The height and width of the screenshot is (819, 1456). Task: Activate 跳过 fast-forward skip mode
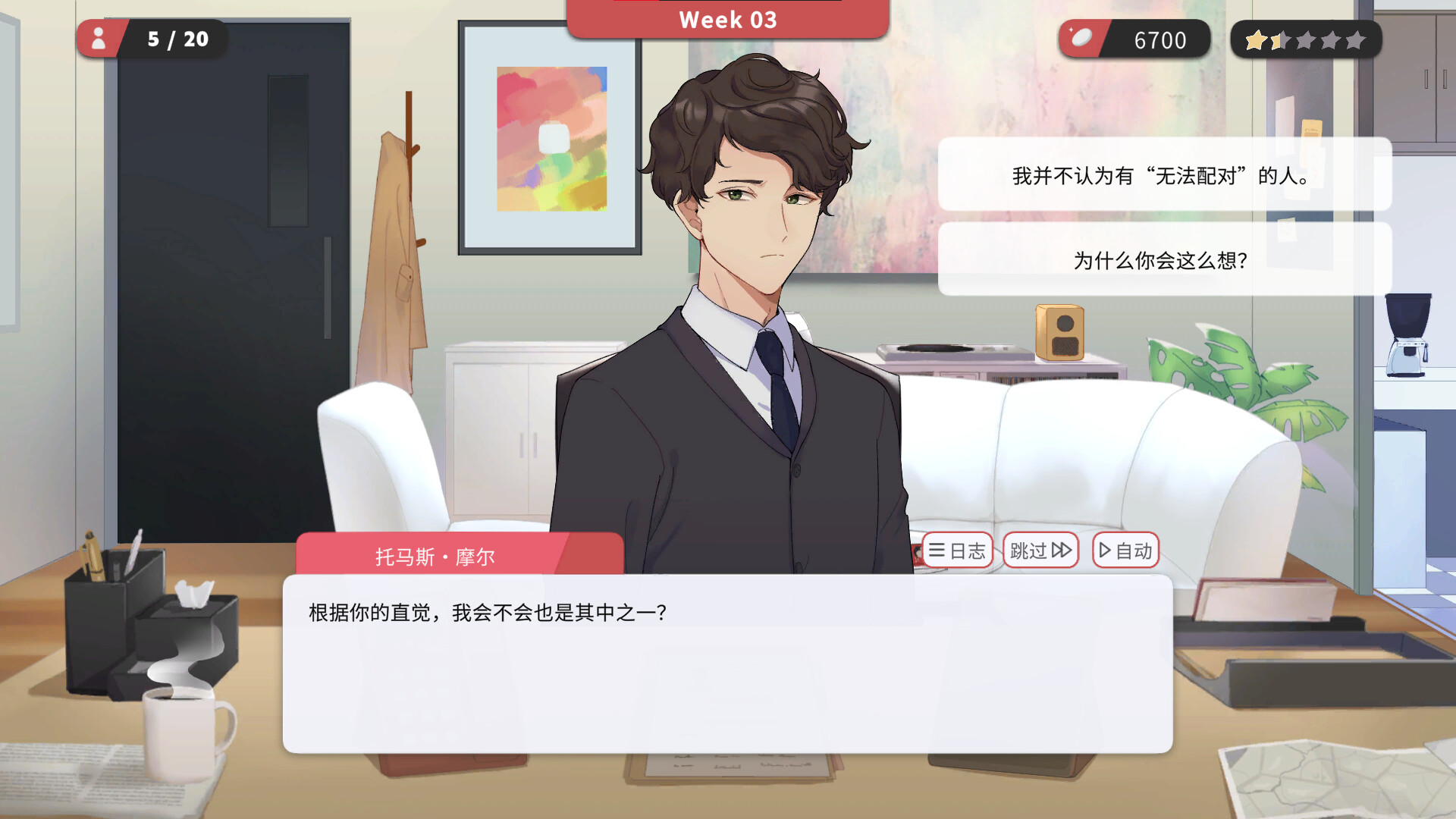pyautogui.click(x=1040, y=551)
